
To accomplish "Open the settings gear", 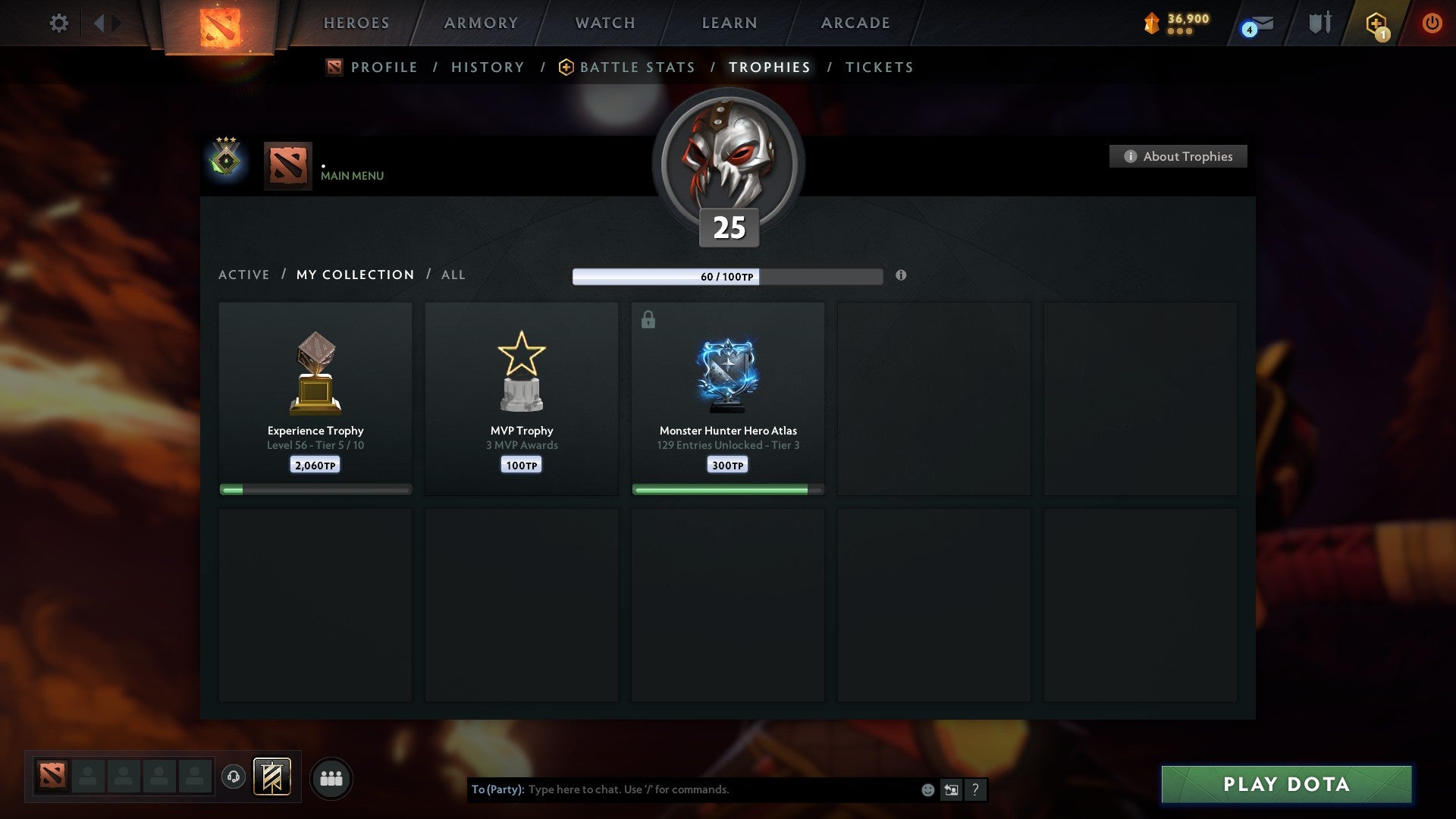I will coord(58,23).
